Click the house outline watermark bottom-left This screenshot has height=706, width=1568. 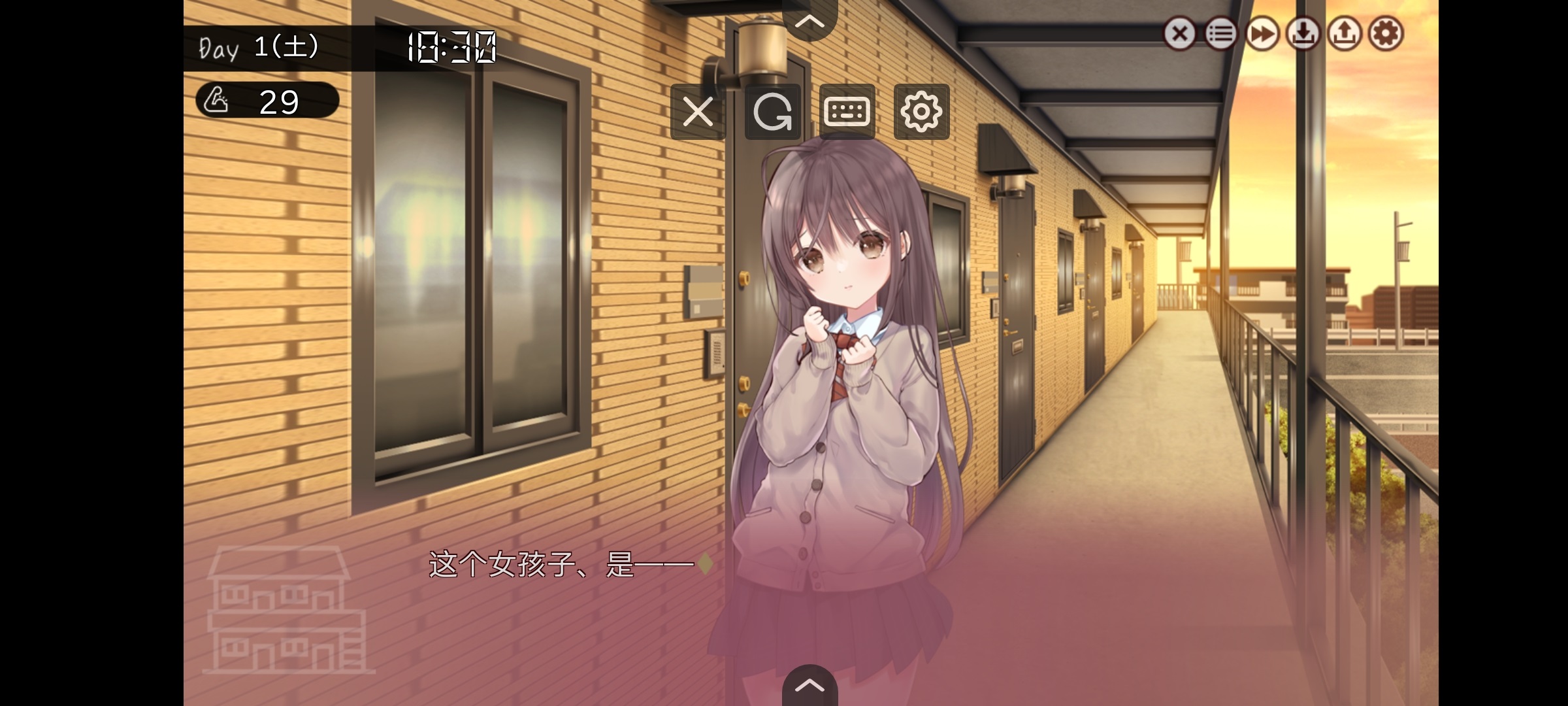pos(284,614)
